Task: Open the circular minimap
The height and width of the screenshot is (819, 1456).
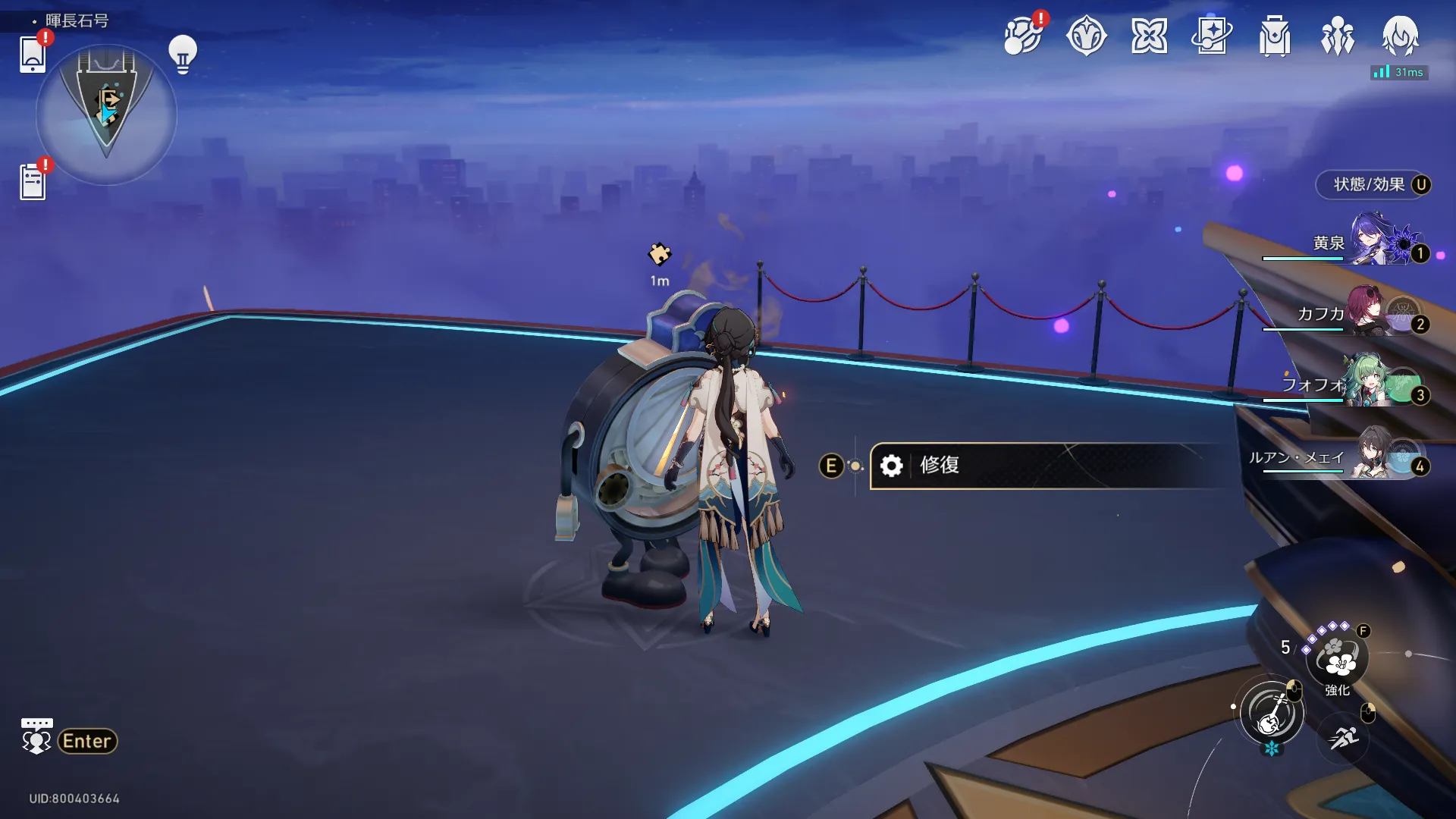Action: pyautogui.click(x=106, y=114)
